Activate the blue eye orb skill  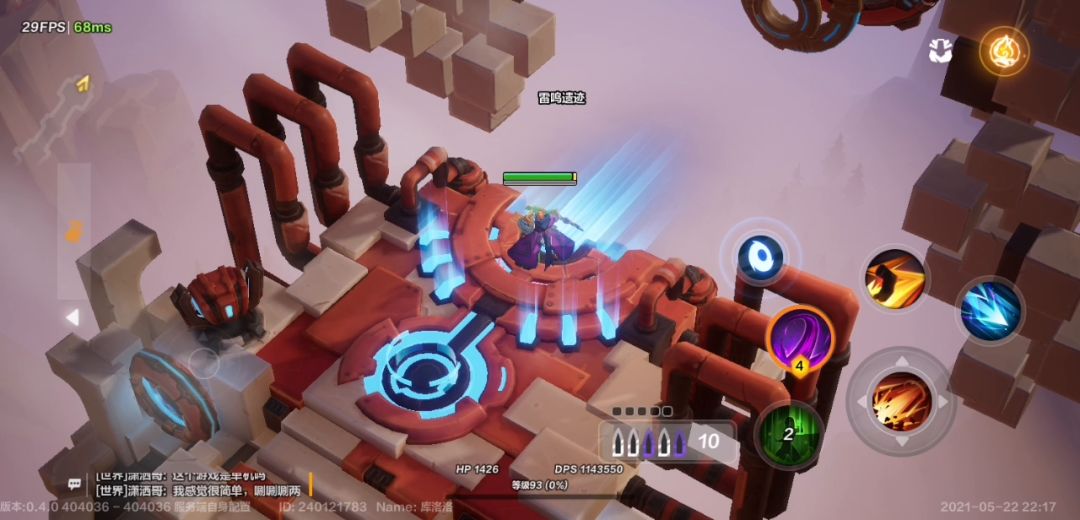point(760,257)
